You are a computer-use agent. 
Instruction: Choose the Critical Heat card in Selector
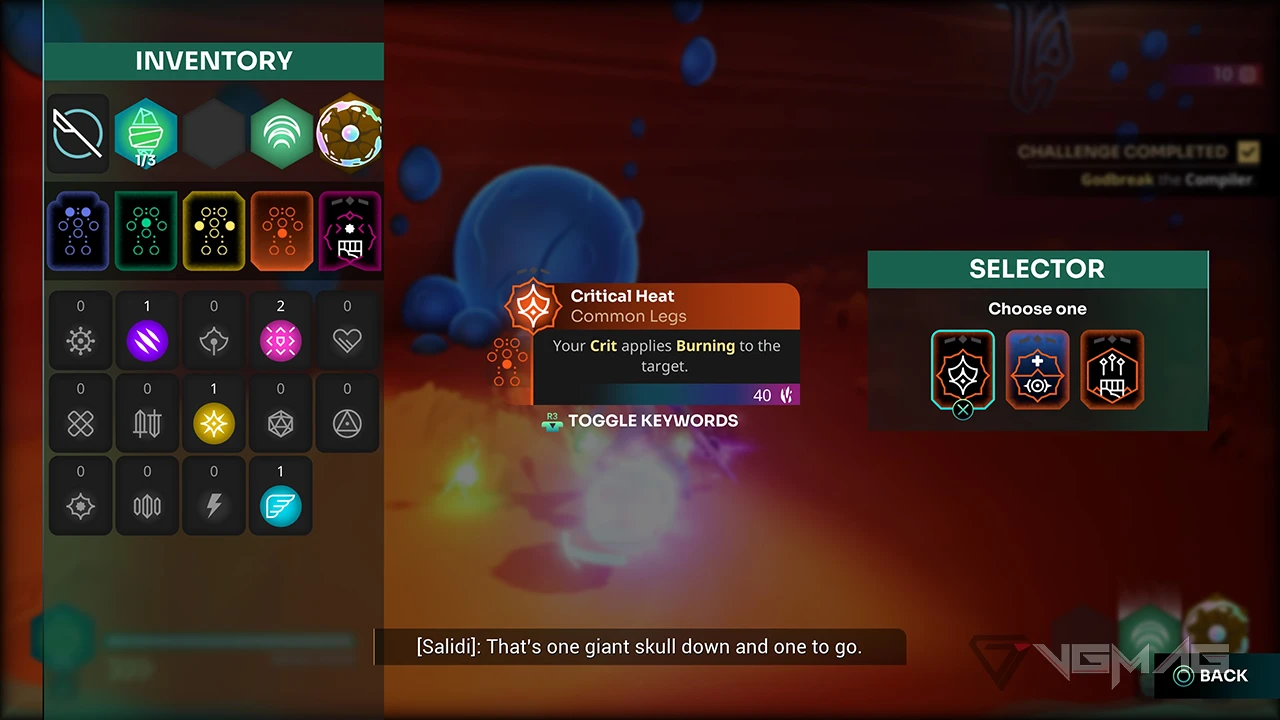click(x=962, y=370)
